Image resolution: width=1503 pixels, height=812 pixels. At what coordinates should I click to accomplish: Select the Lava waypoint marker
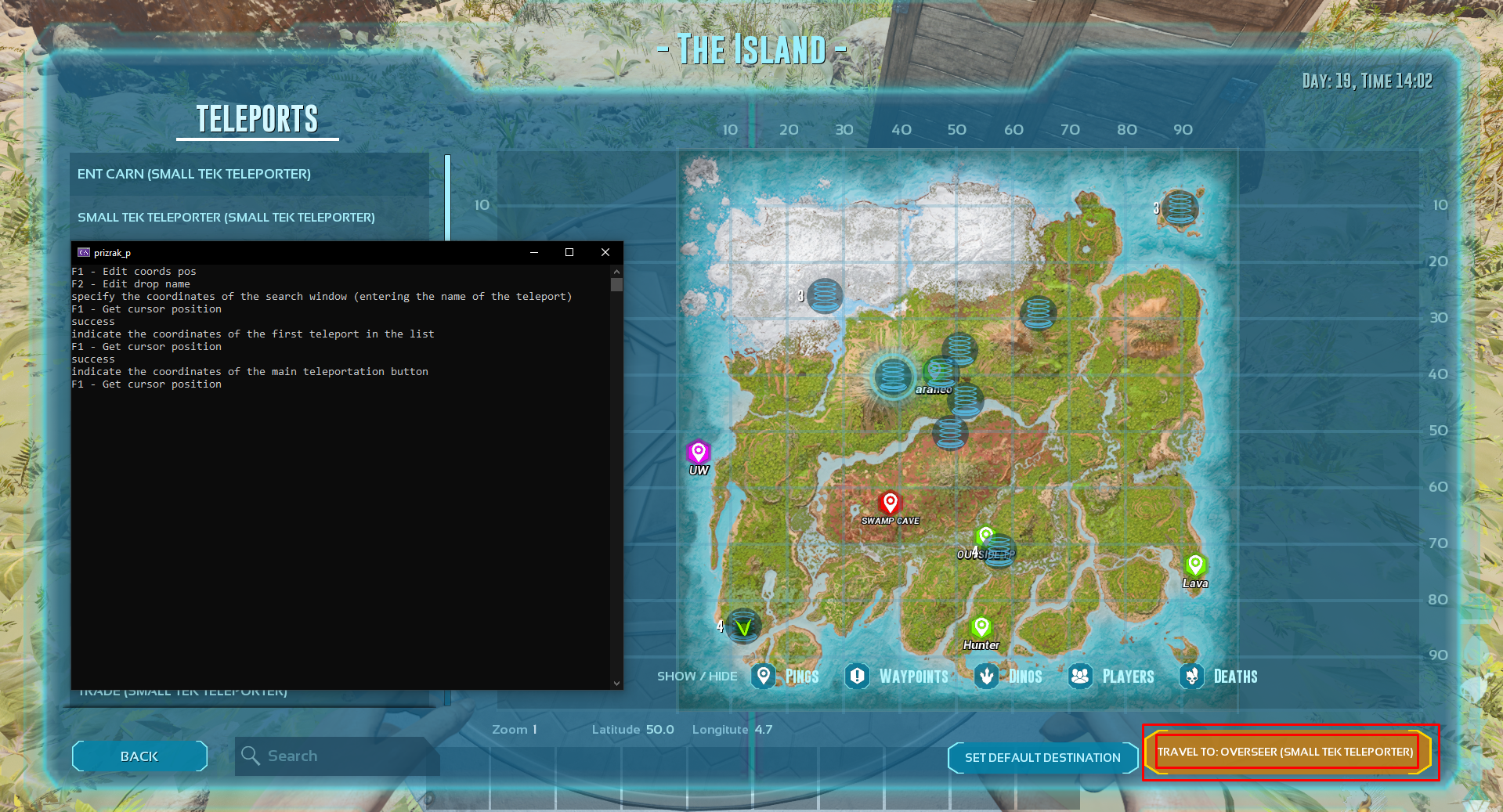point(1195,565)
